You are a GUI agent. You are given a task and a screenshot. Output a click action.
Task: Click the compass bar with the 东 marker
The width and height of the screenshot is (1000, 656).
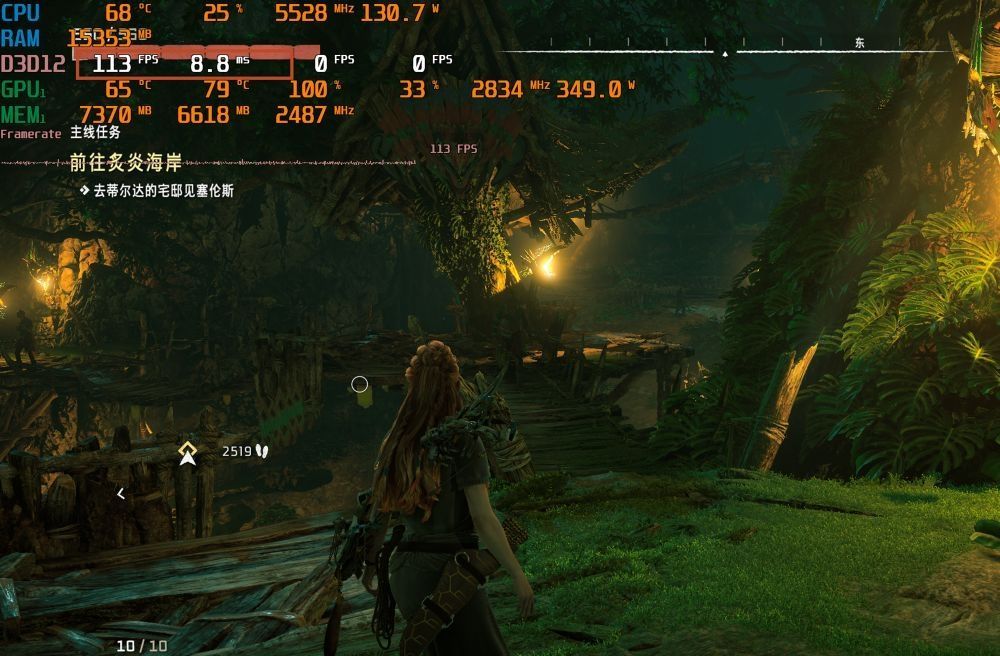(x=724, y=49)
